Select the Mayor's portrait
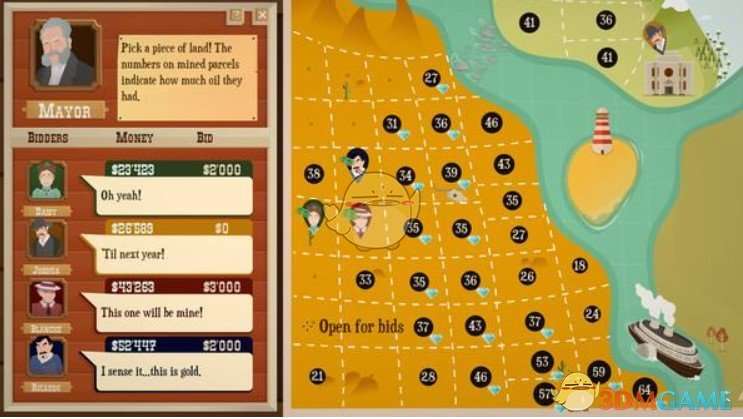The width and height of the screenshot is (743, 419). 64,55
